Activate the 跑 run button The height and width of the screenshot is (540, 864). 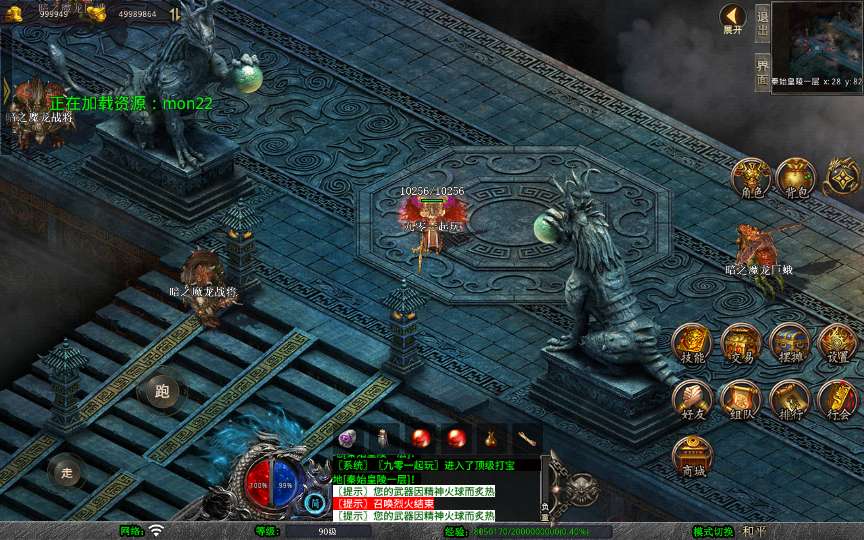162,391
